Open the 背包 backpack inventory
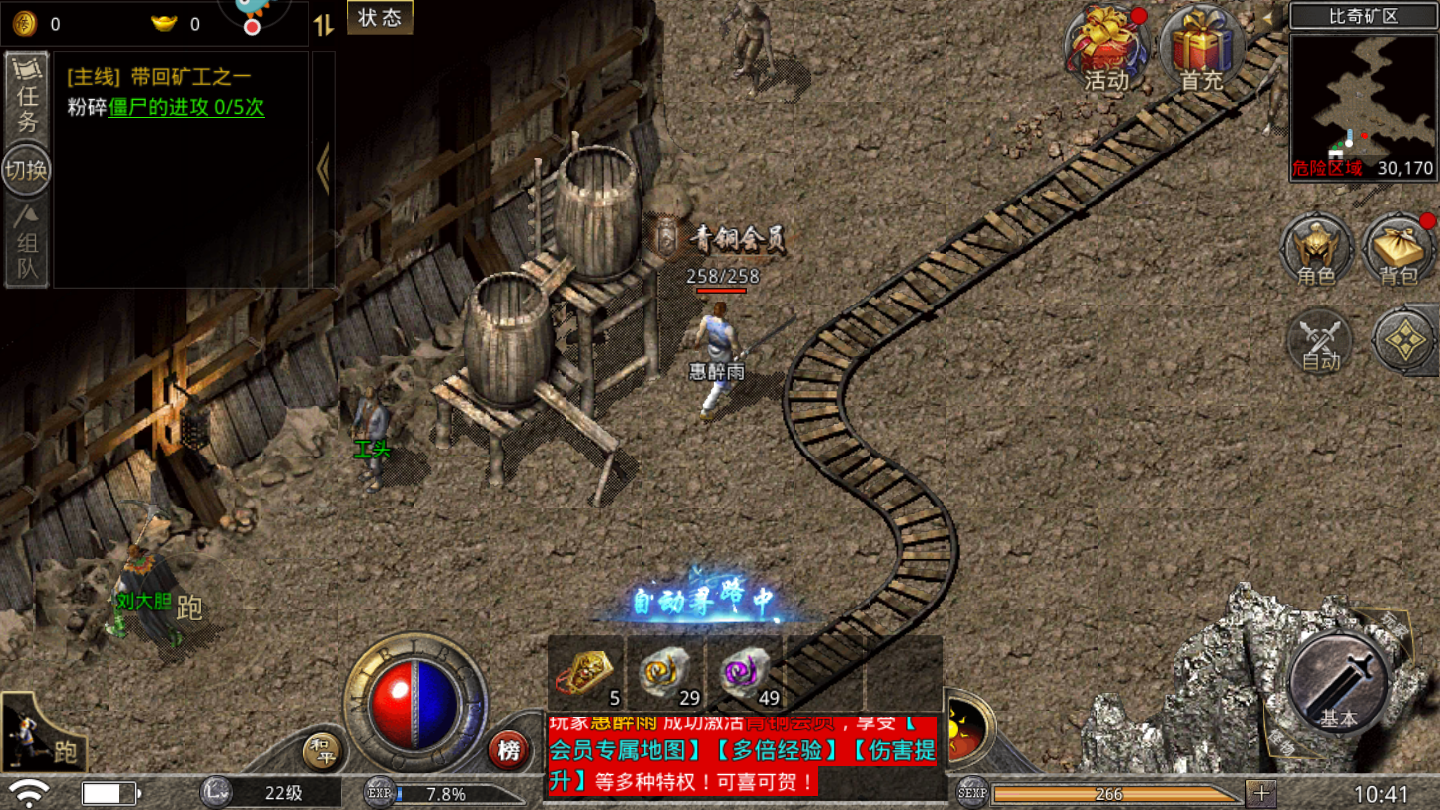This screenshot has height=810, width=1440. 1399,250
